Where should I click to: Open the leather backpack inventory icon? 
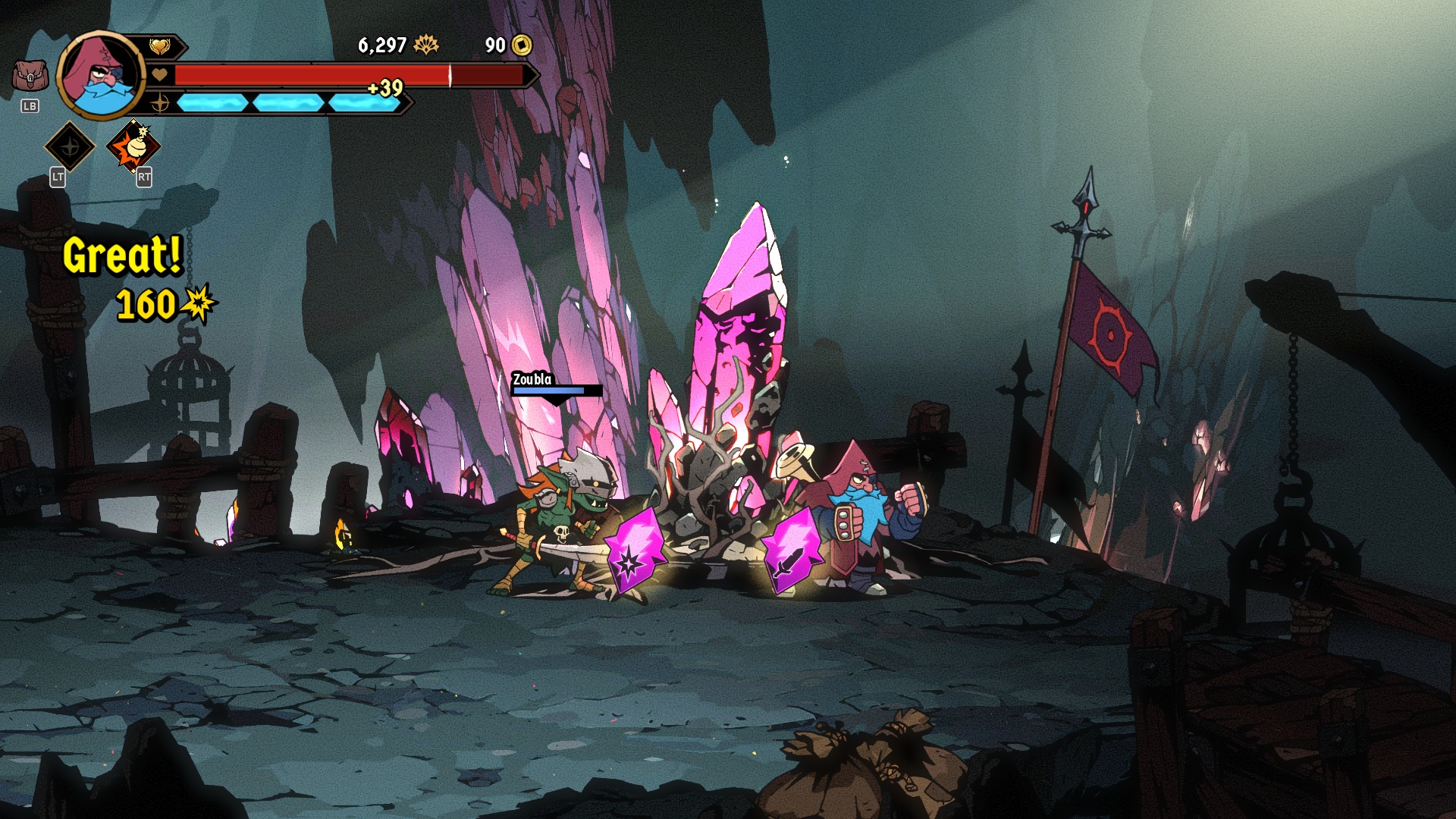pyautogui.click(x=30, y=77)
